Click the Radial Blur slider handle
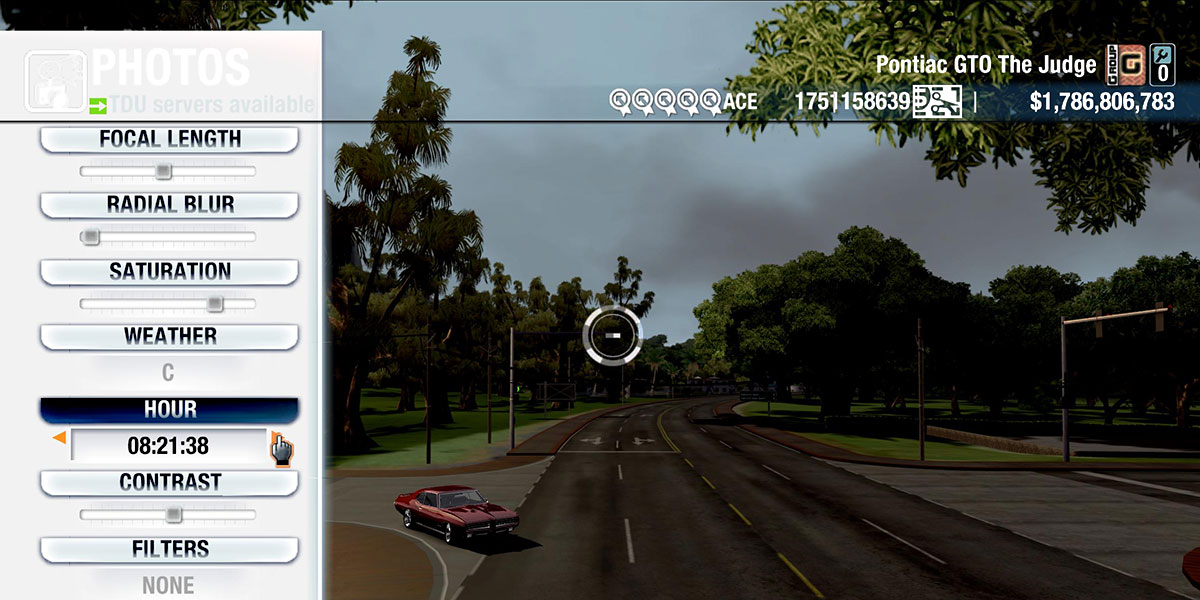1200x600 pixels. 90,237
